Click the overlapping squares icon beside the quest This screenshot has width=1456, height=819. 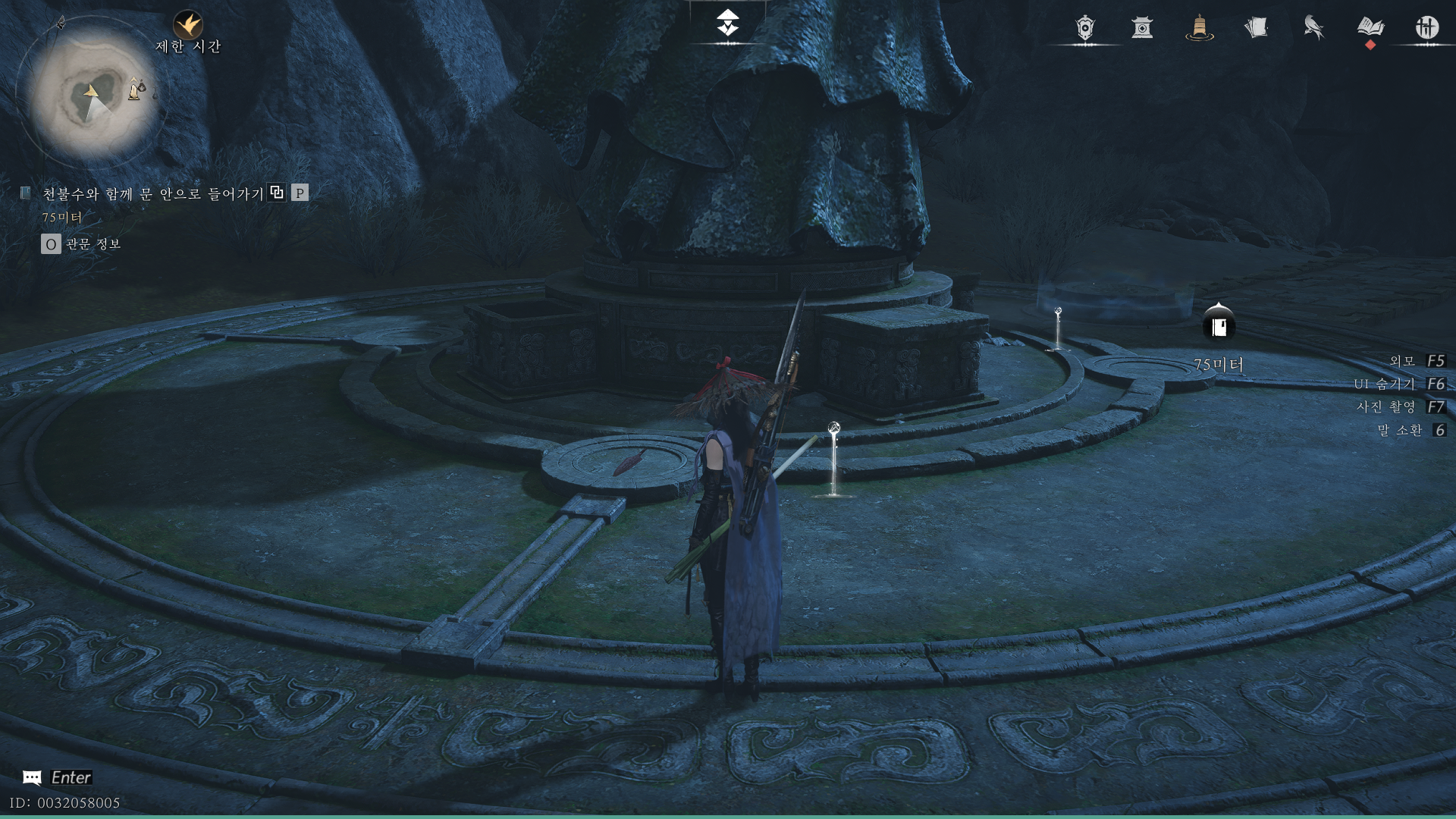click(x=277, y=193)
